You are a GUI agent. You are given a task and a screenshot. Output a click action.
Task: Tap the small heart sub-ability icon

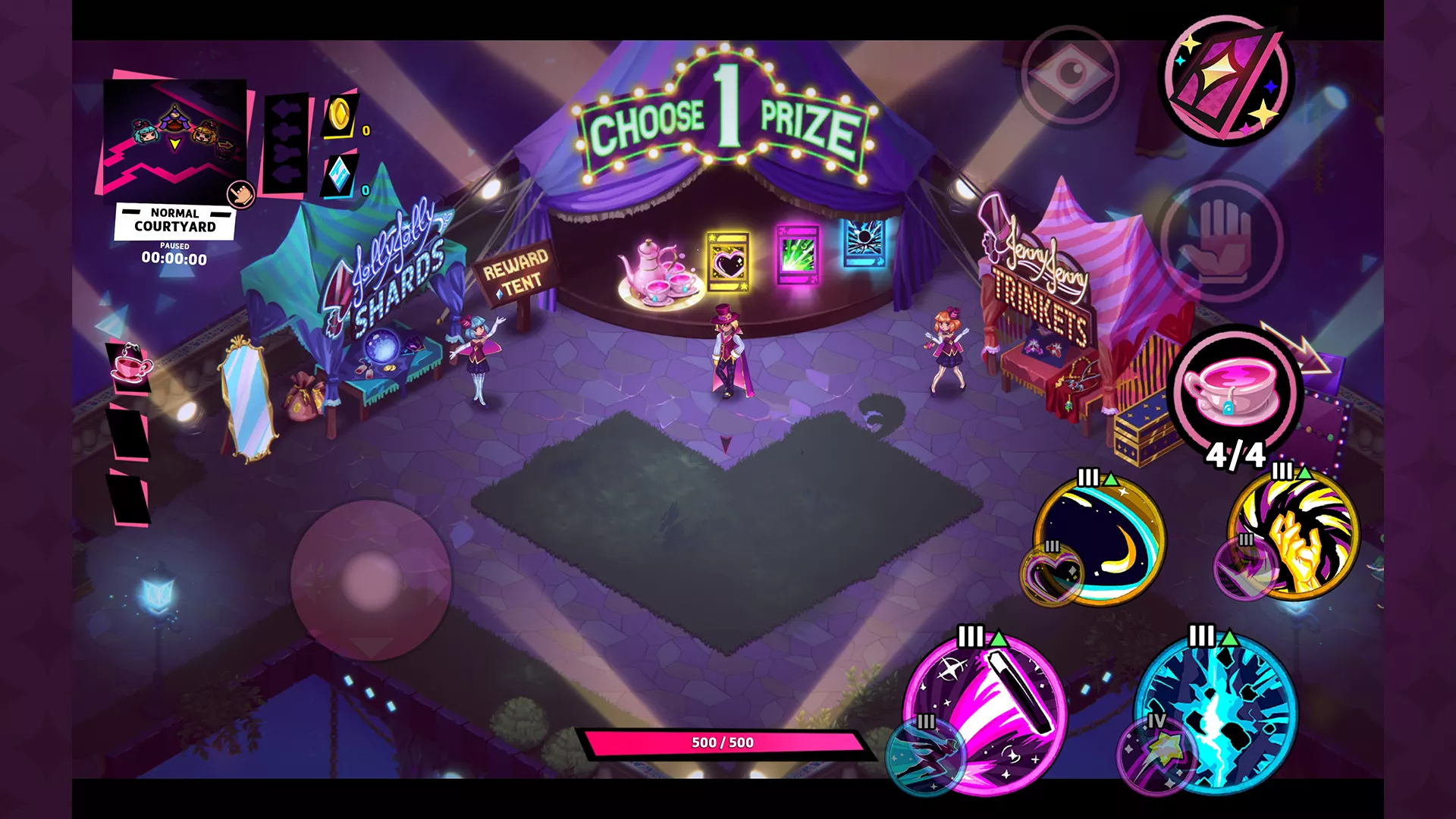pyautogui.click(x=1053, y=574)
